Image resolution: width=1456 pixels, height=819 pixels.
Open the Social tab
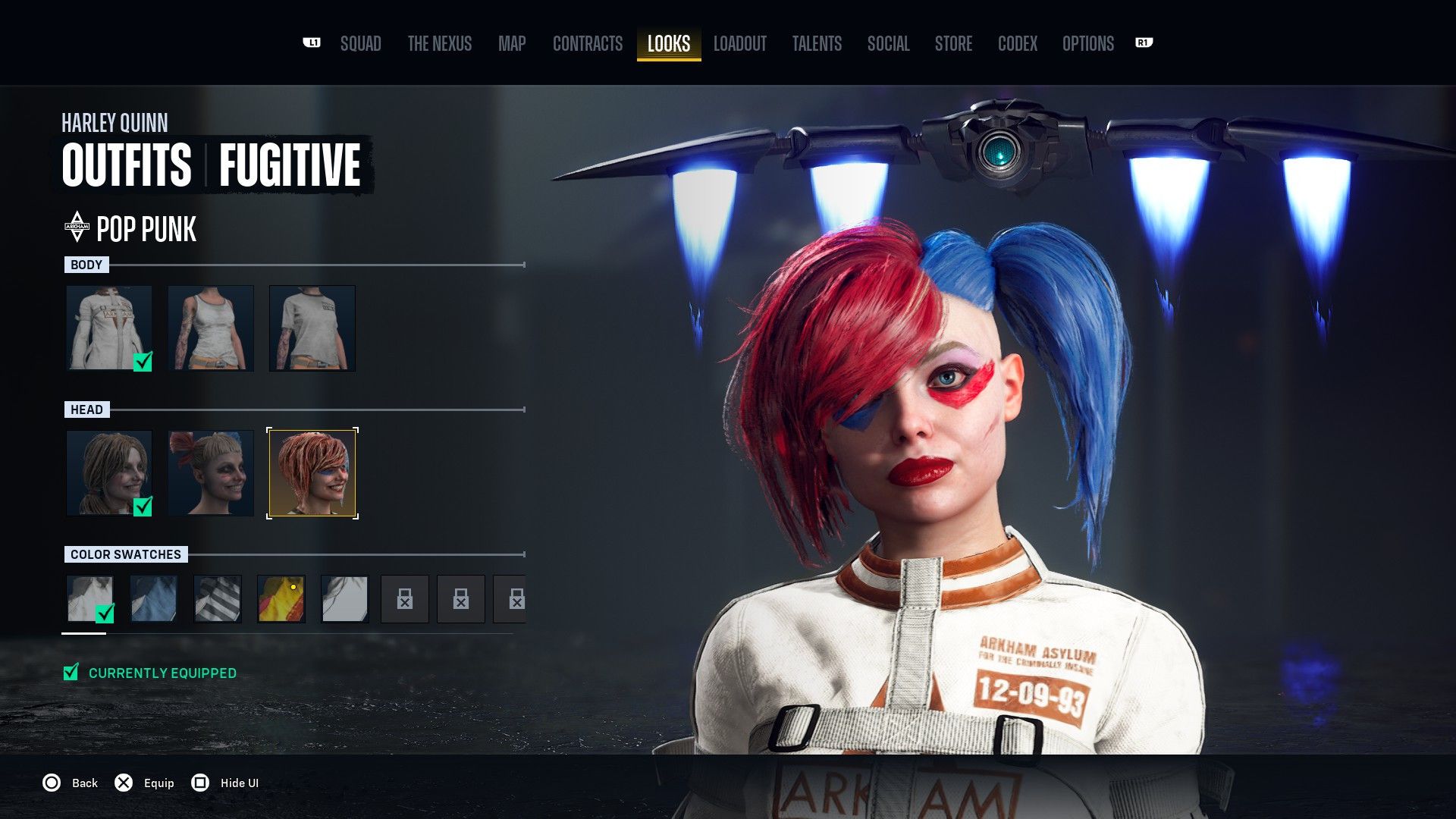[x=888, y=44]
